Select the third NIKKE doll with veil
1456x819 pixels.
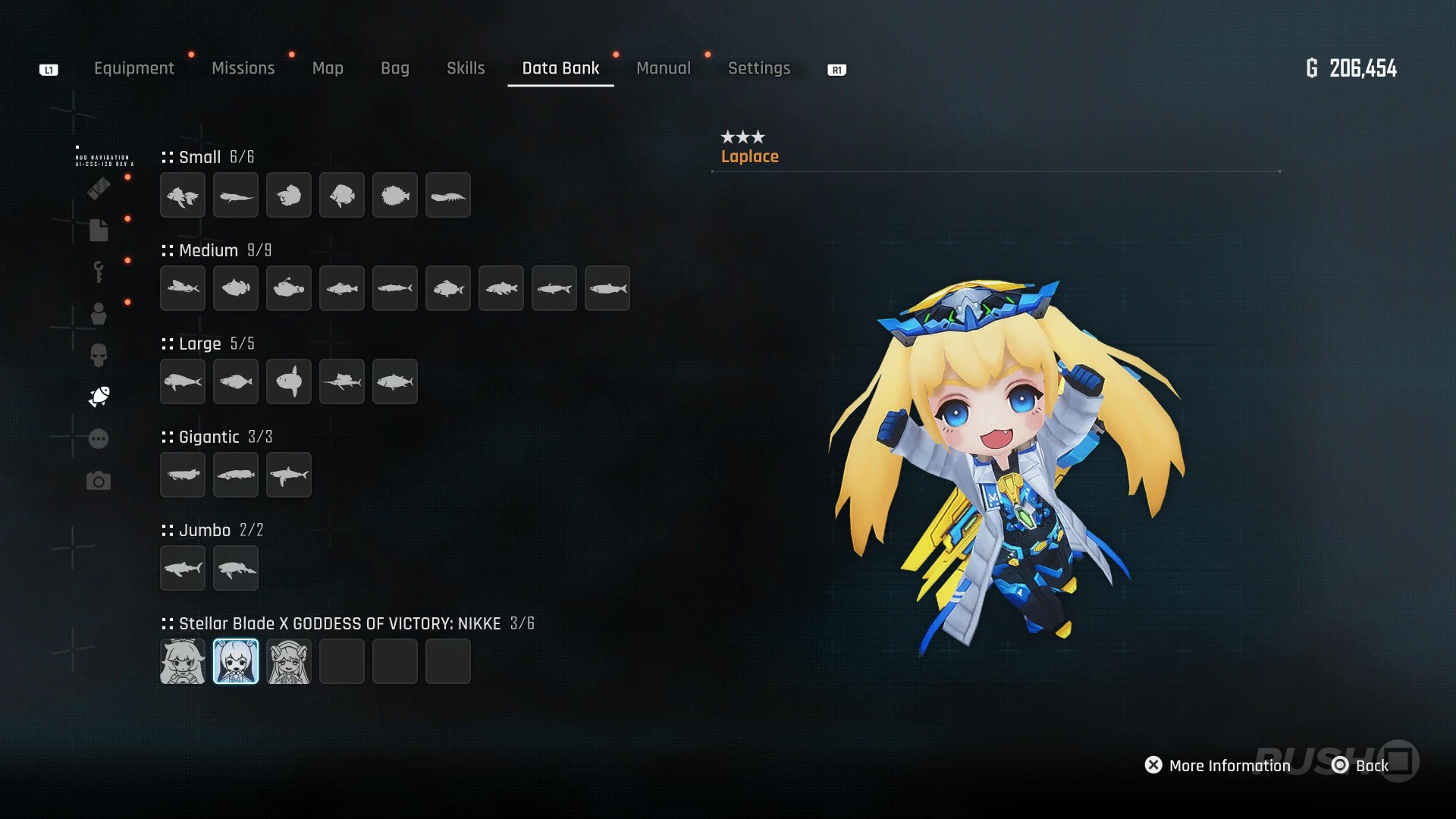[289, 661]
